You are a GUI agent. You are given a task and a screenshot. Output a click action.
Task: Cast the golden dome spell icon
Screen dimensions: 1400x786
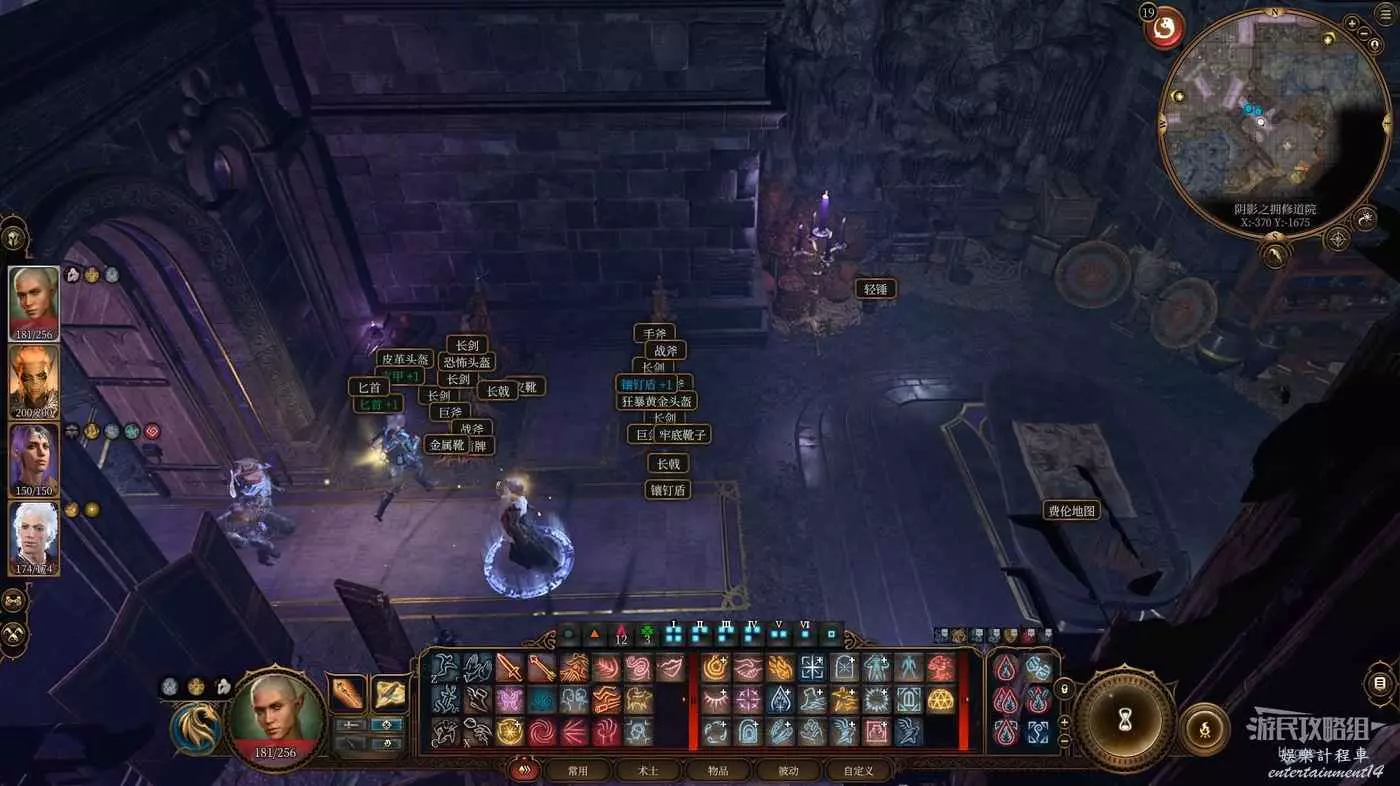pos(940,700)
